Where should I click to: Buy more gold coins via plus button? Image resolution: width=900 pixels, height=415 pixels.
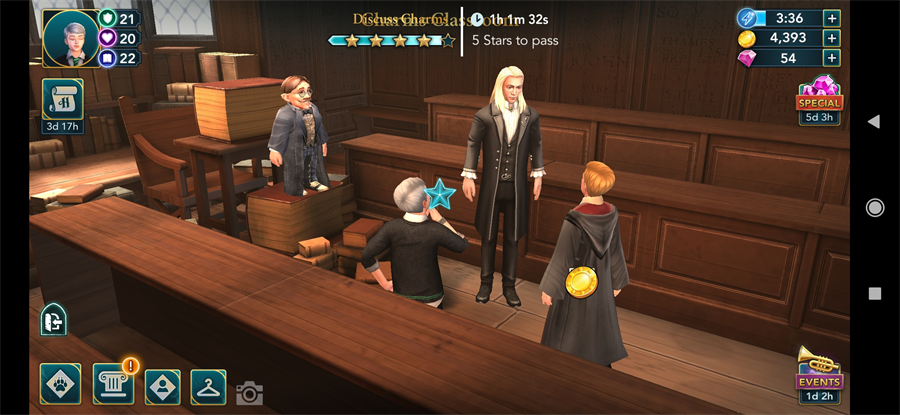[x=831, y=38]
